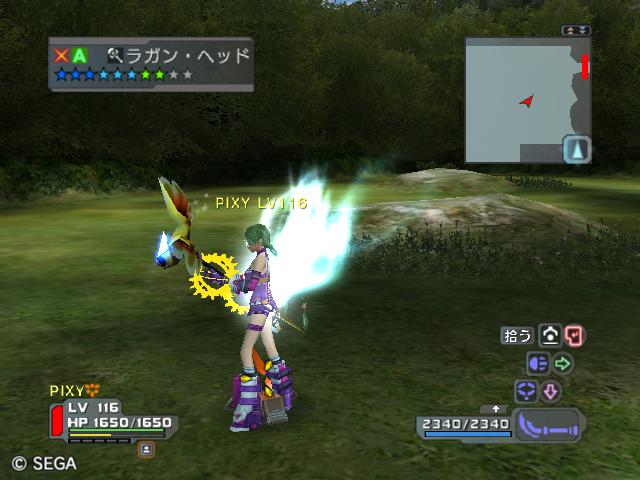Click the small status icon below the HP gauge

click(x=146, y=449)
